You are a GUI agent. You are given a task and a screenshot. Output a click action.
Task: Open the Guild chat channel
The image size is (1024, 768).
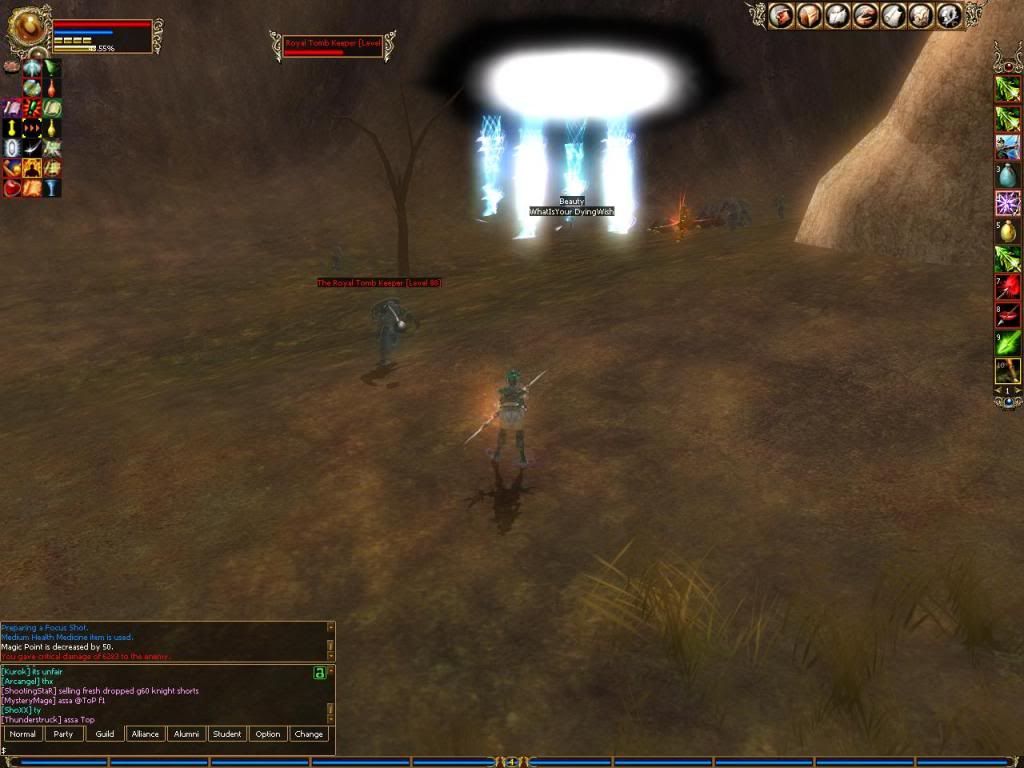coord(105,734)
